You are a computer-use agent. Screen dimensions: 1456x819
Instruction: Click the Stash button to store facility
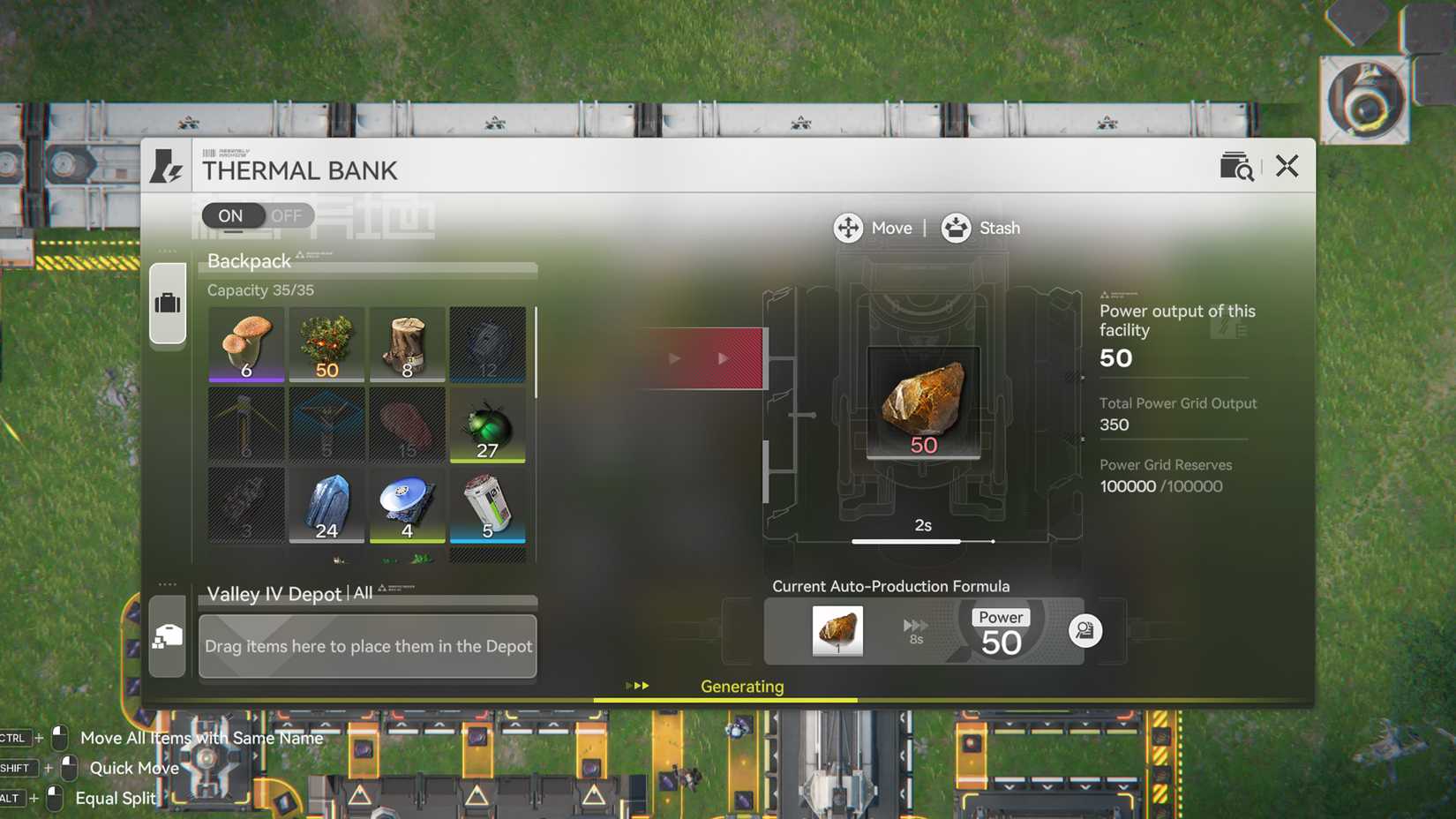point(1000,228)
